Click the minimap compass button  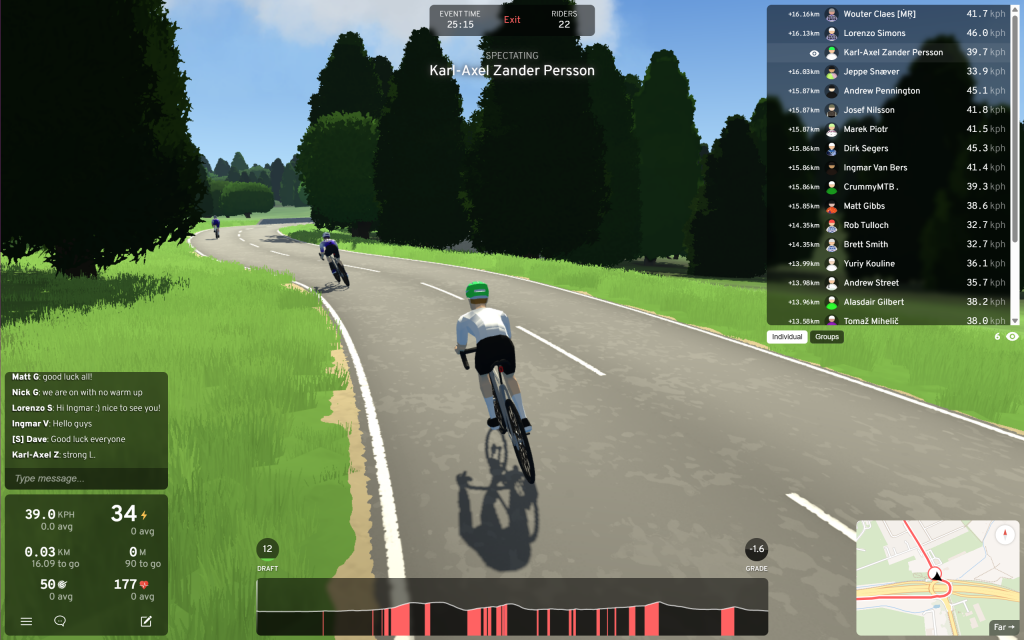tap(1005, 535)
